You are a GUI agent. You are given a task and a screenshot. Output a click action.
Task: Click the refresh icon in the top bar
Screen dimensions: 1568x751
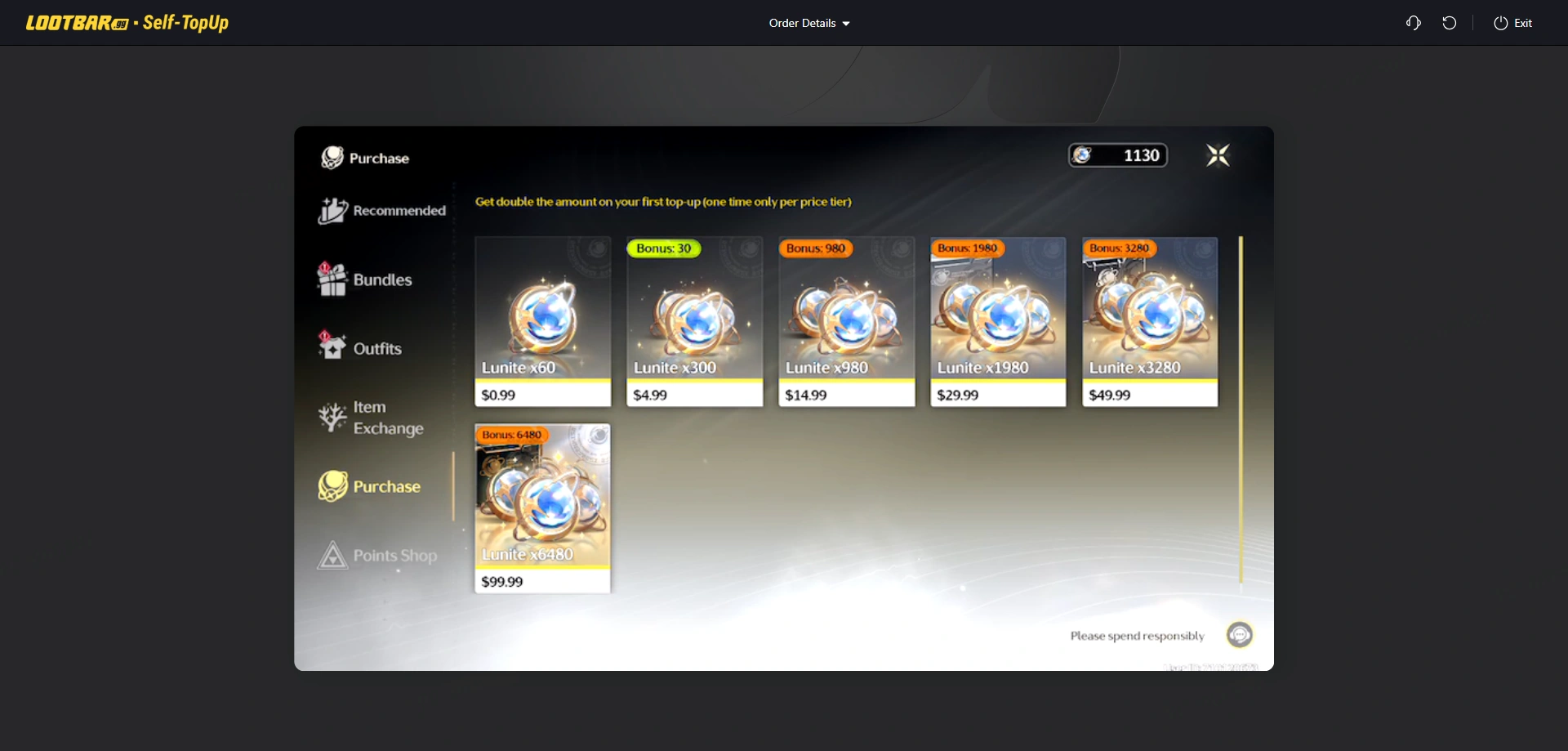(x=1450, y=23)
